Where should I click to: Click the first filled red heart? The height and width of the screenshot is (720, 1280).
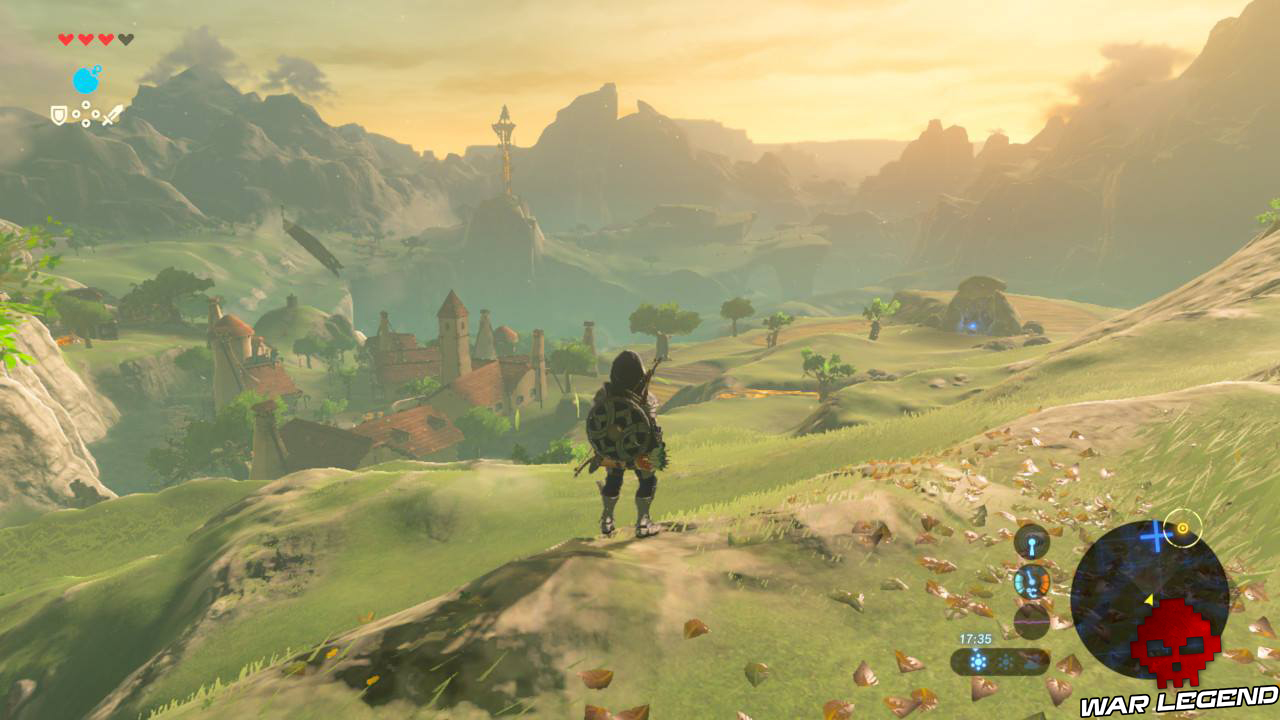65,40
